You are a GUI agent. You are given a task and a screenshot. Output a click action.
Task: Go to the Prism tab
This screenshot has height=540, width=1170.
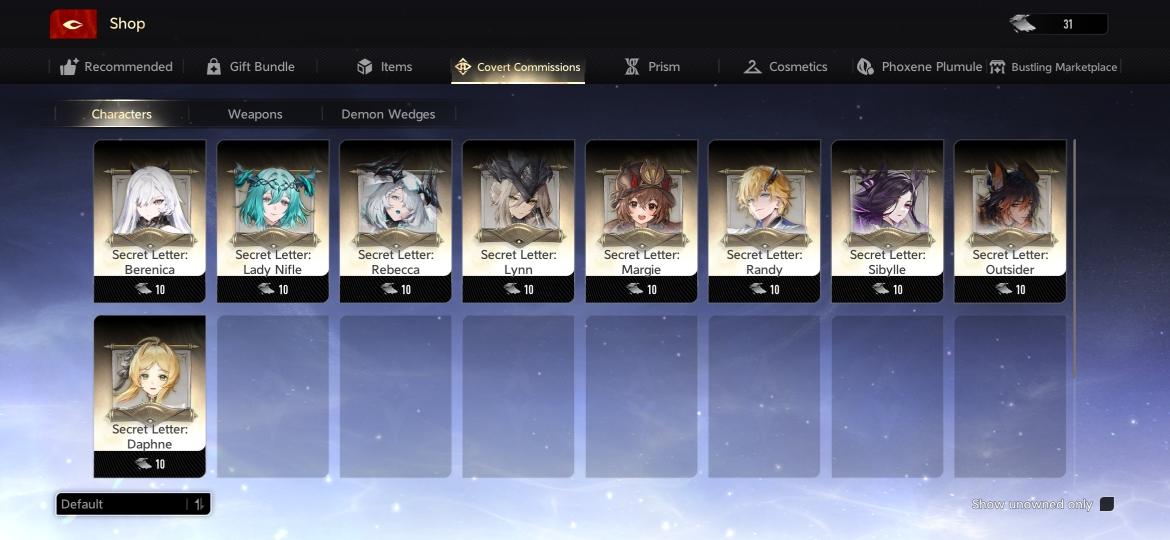(x=652, y=67)
